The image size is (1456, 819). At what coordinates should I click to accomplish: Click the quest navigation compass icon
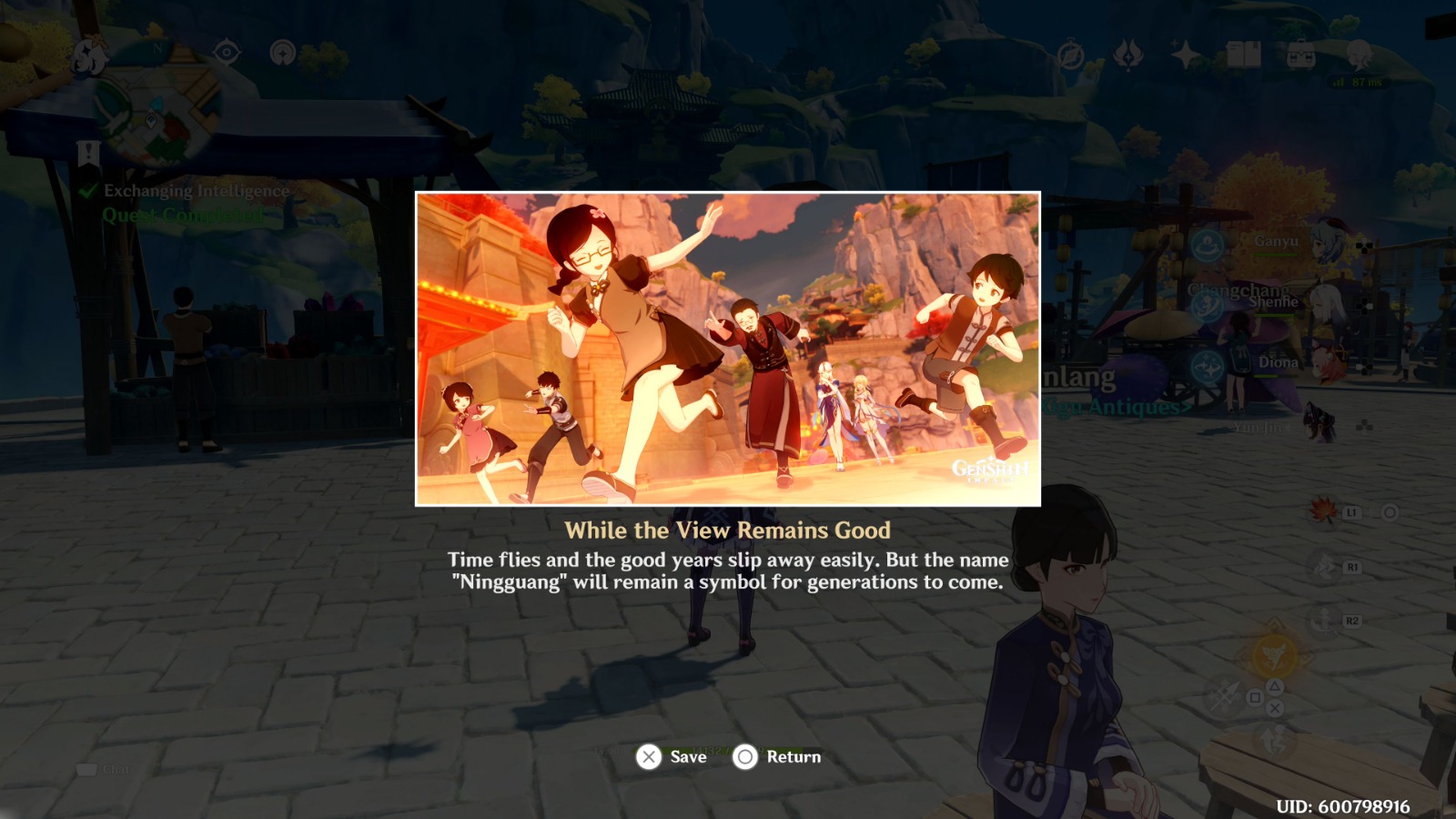click(1071, 53)
